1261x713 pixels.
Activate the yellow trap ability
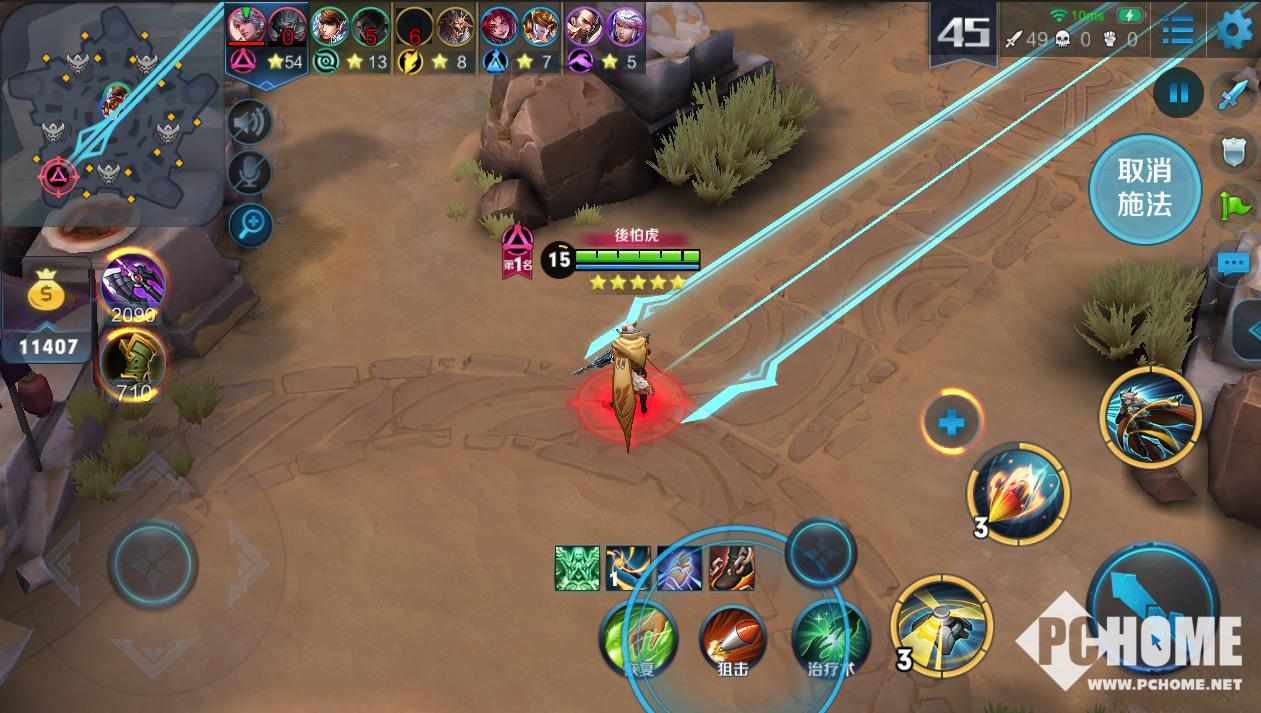pyautogui.click(x=941, y=626)
